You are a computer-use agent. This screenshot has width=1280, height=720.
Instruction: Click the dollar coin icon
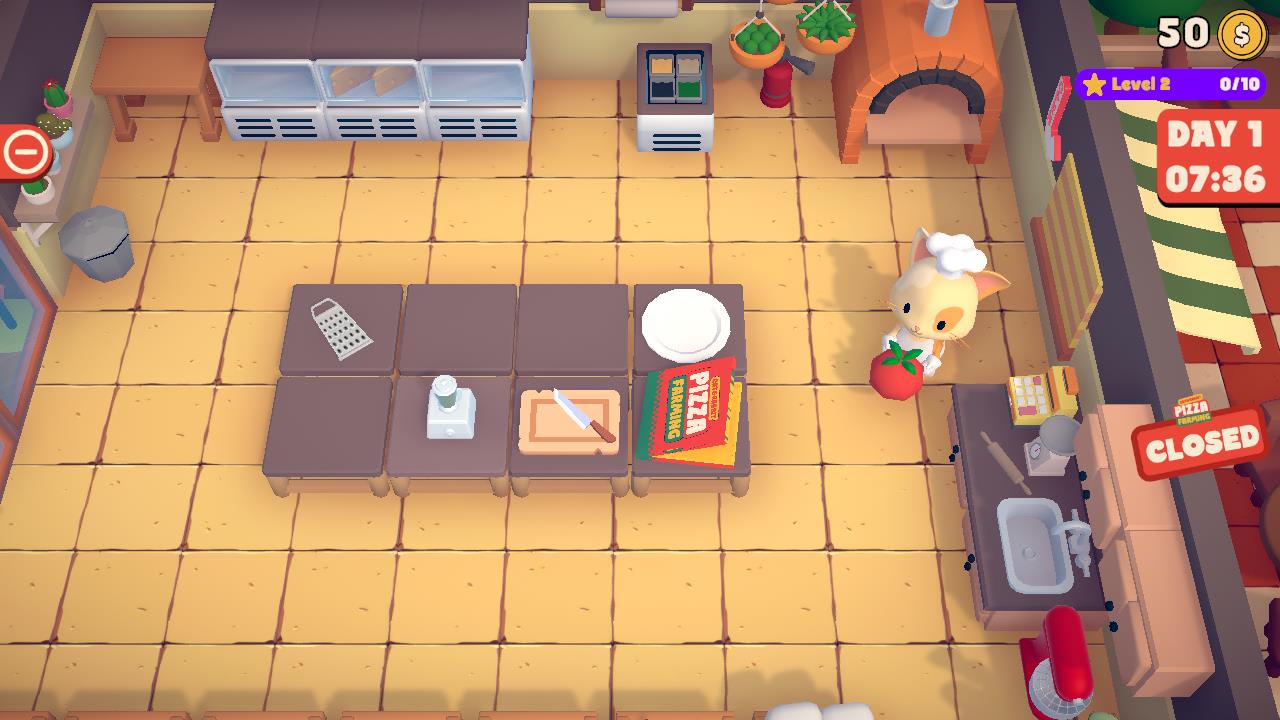click(x=1240, y=36)
